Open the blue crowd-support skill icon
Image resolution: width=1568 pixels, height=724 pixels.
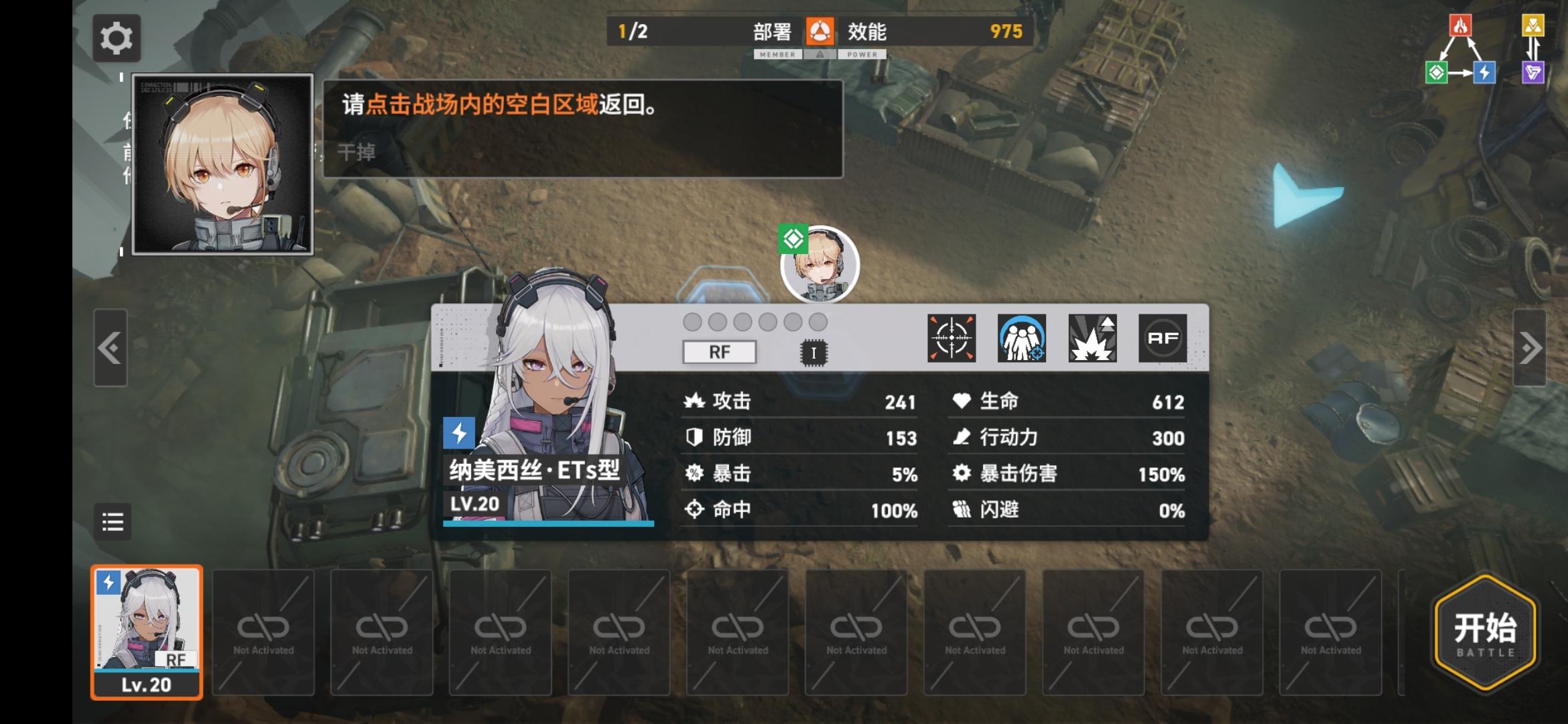[x=1023, y=339]
